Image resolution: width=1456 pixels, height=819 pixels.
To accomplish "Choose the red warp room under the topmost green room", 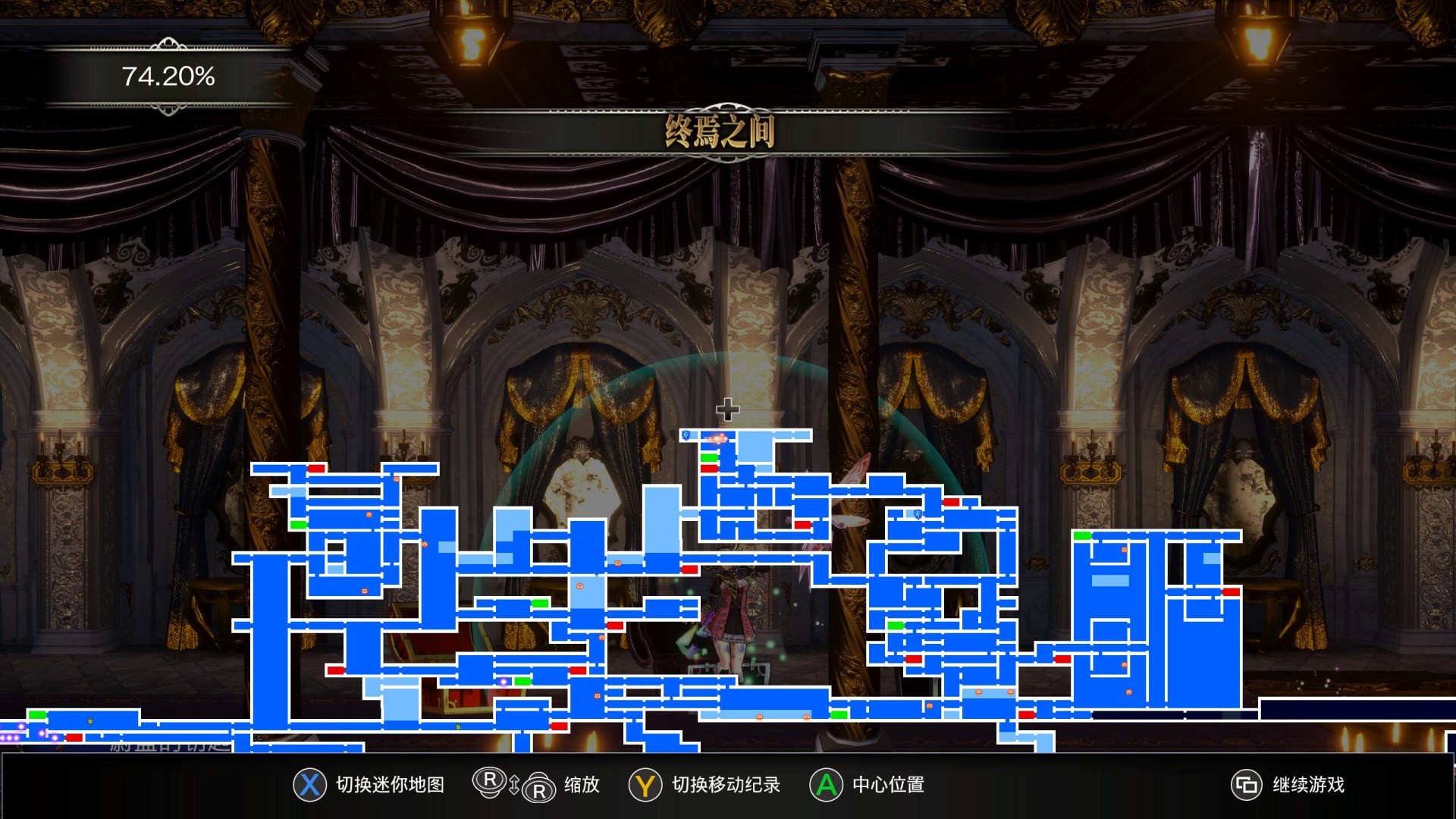I will (x=709, y=469).
